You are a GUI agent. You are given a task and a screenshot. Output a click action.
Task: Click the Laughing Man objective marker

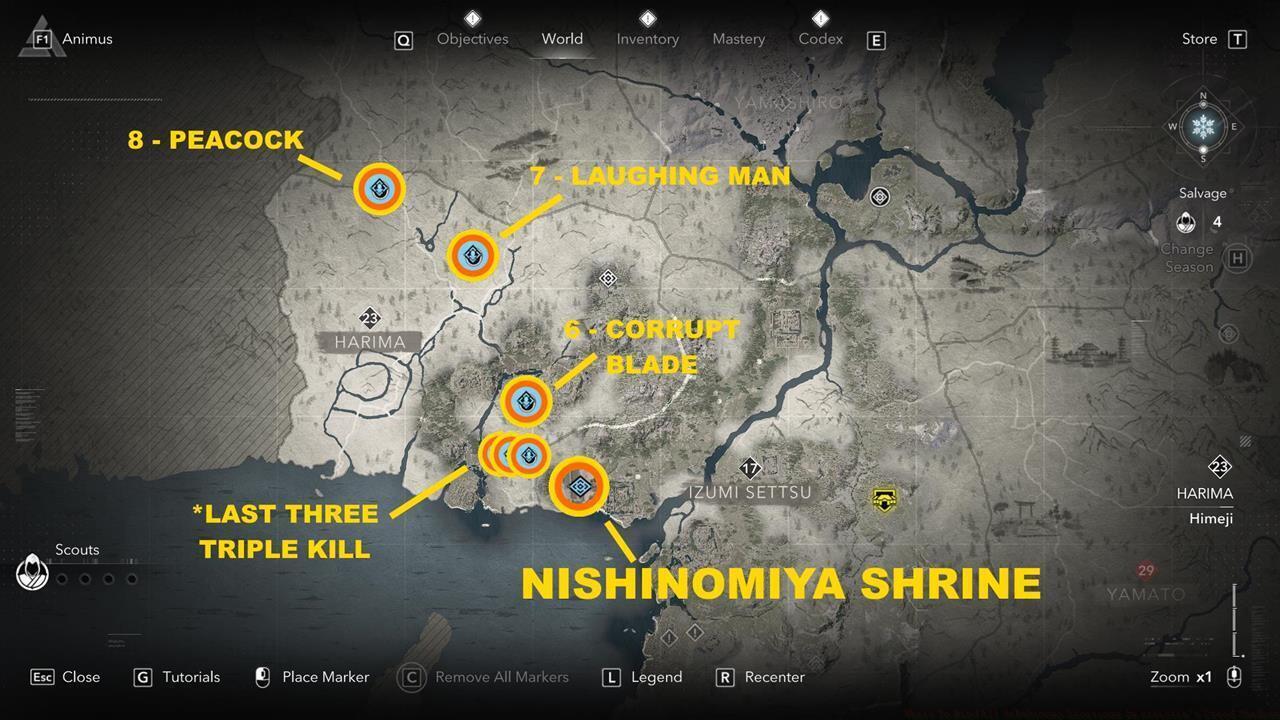(472, 255)
